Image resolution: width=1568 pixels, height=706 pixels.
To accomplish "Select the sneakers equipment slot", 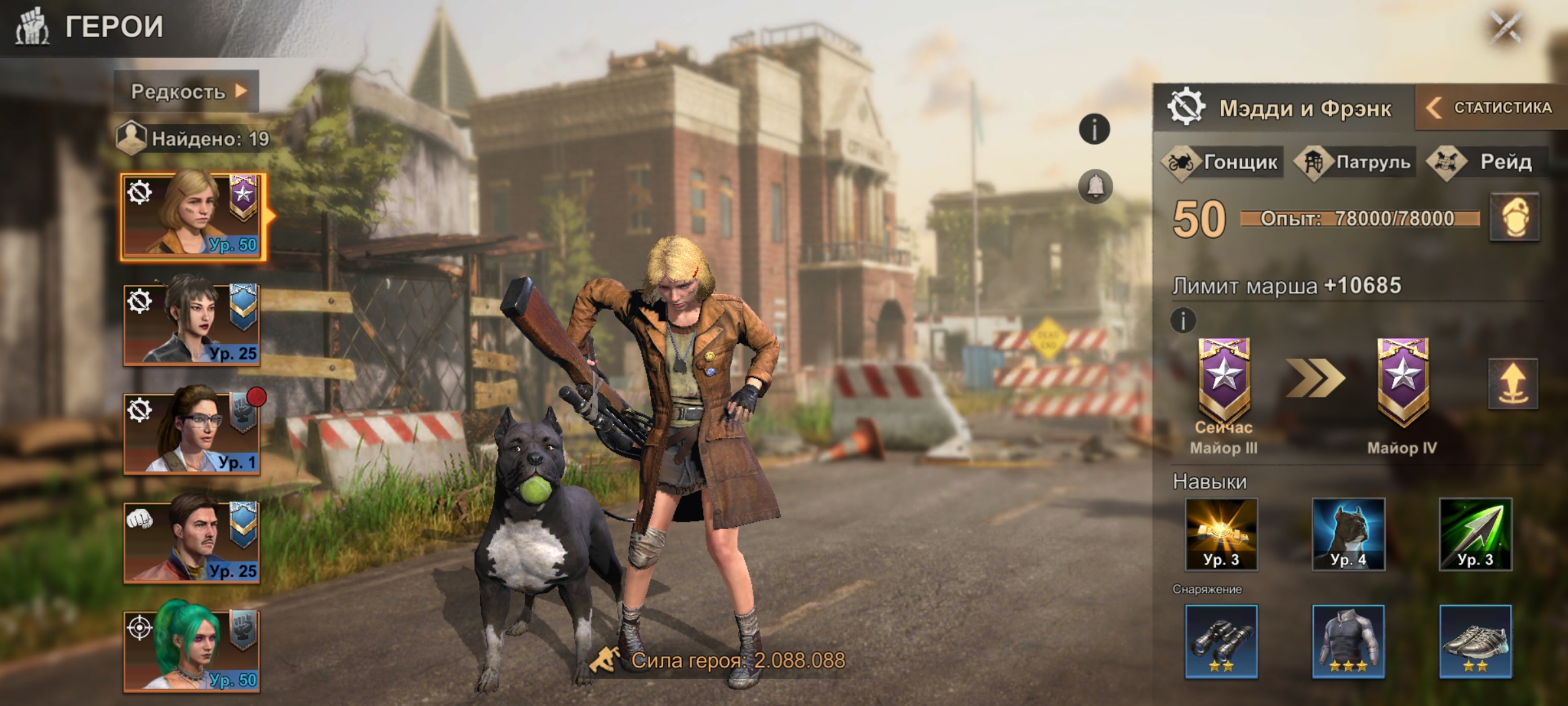I will point(1475,641).
